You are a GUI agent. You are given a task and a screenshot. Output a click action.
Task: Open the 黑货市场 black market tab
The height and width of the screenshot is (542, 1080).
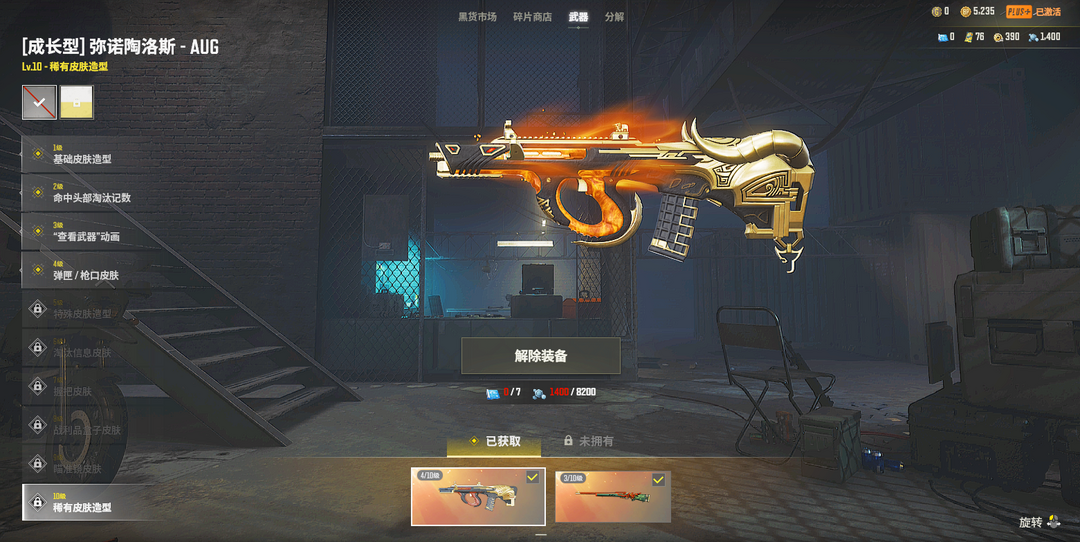point(477,17)
